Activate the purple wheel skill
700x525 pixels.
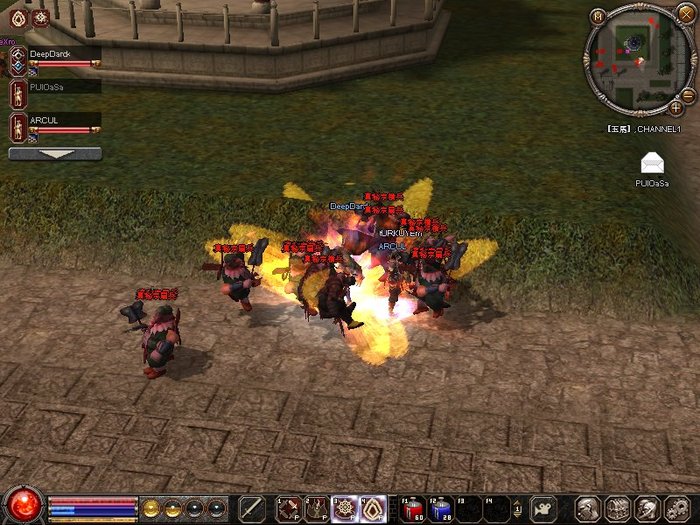pyautogui.click(x=345, y=508)
